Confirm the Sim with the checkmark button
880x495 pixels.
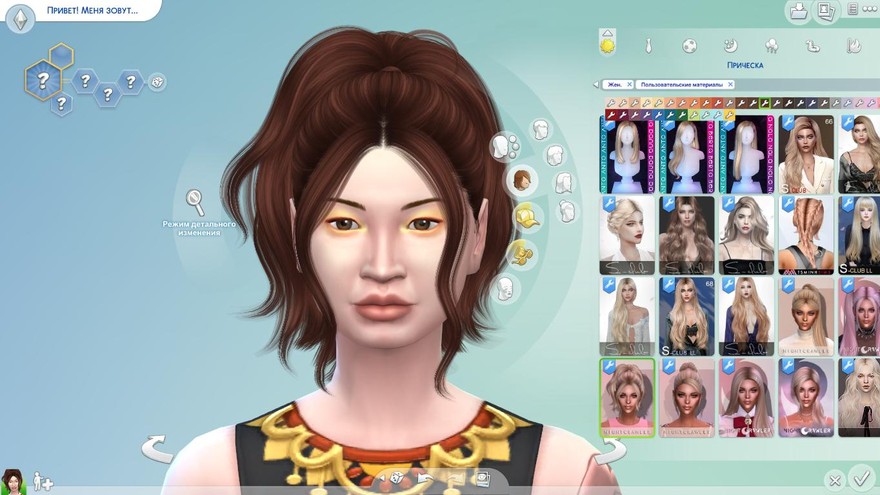click(x=860, y=477)
